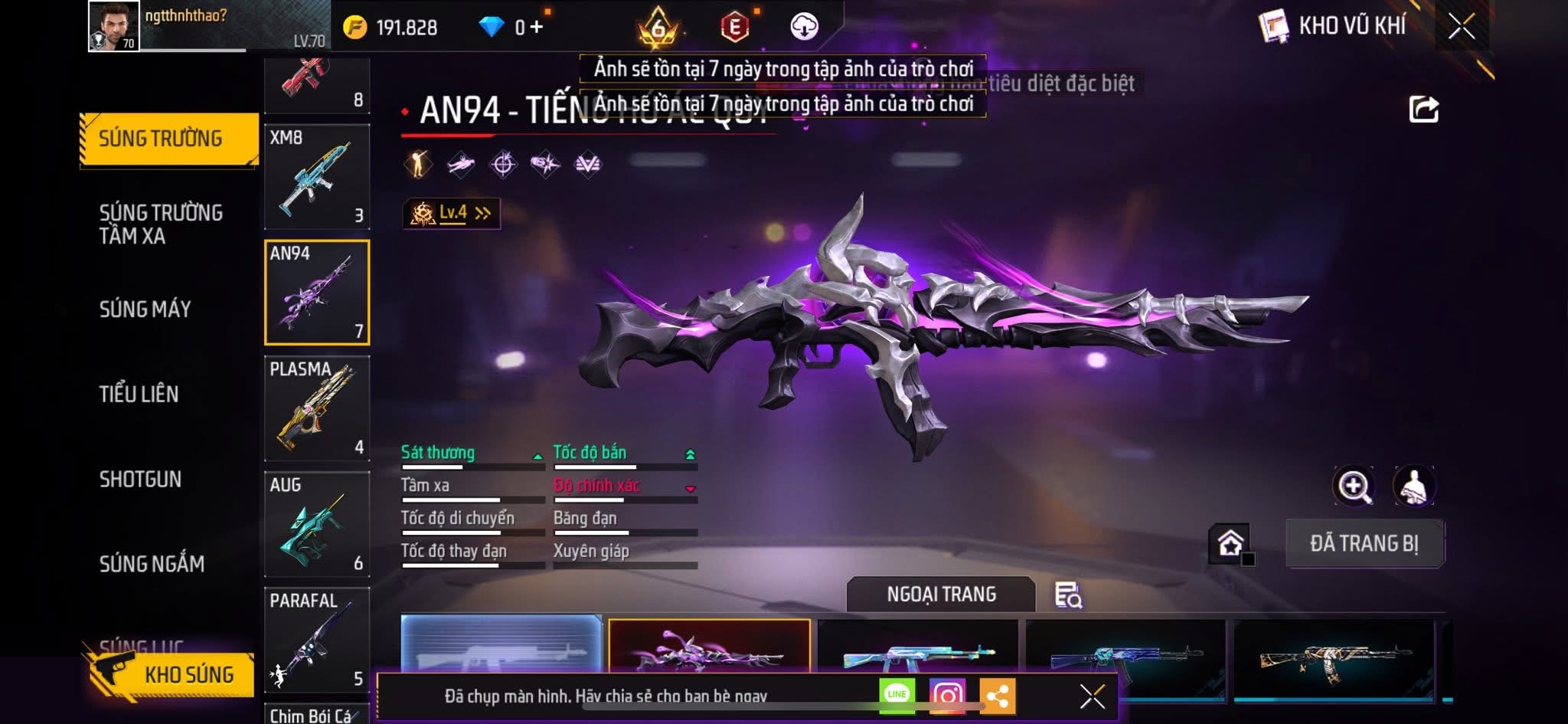Open the Ngoại Trang skins tab
This screenshot has height=724, width=1568.
(x=941, y=595)
